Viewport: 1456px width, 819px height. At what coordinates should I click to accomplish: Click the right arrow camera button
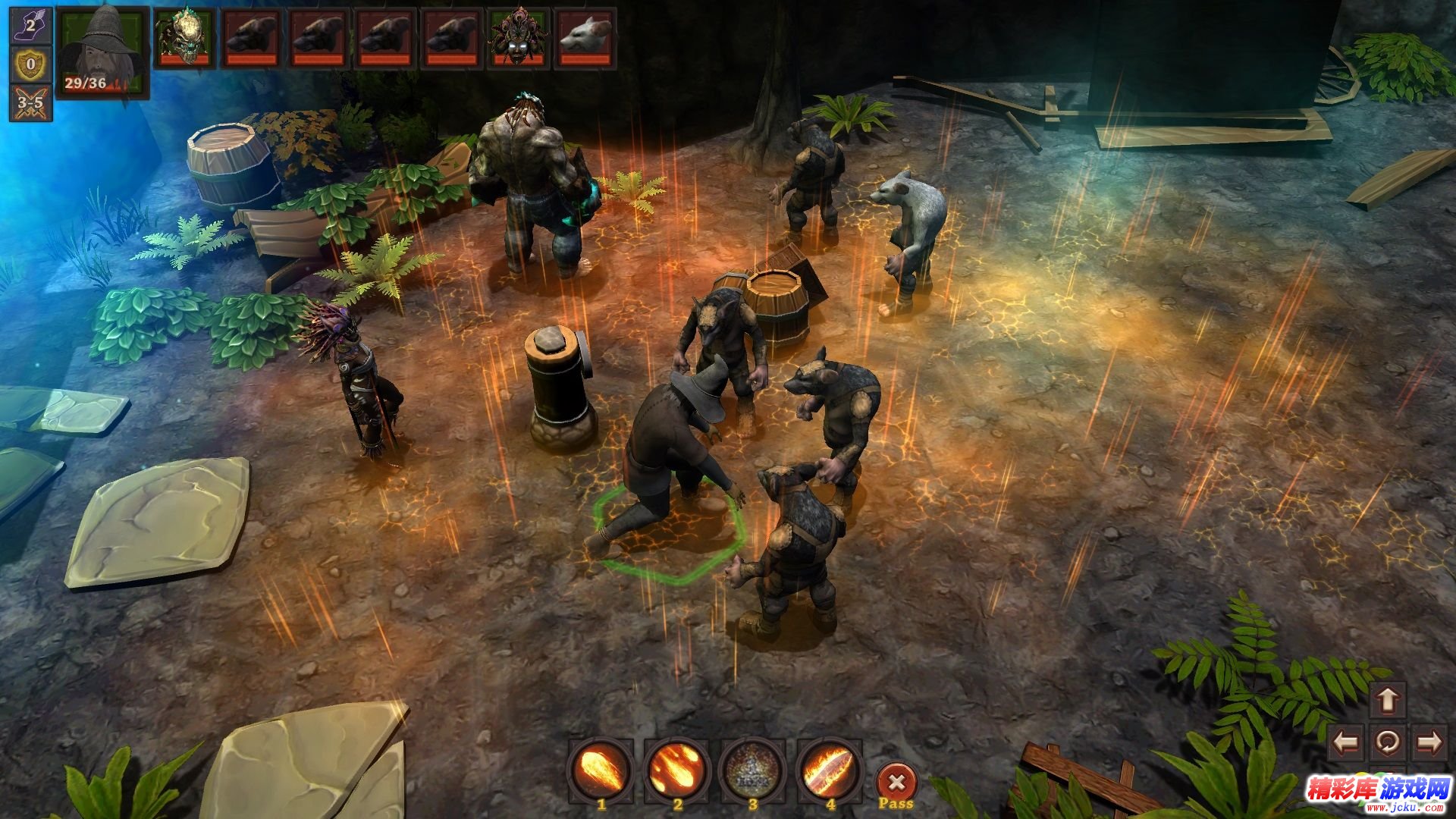[1429, 742]
